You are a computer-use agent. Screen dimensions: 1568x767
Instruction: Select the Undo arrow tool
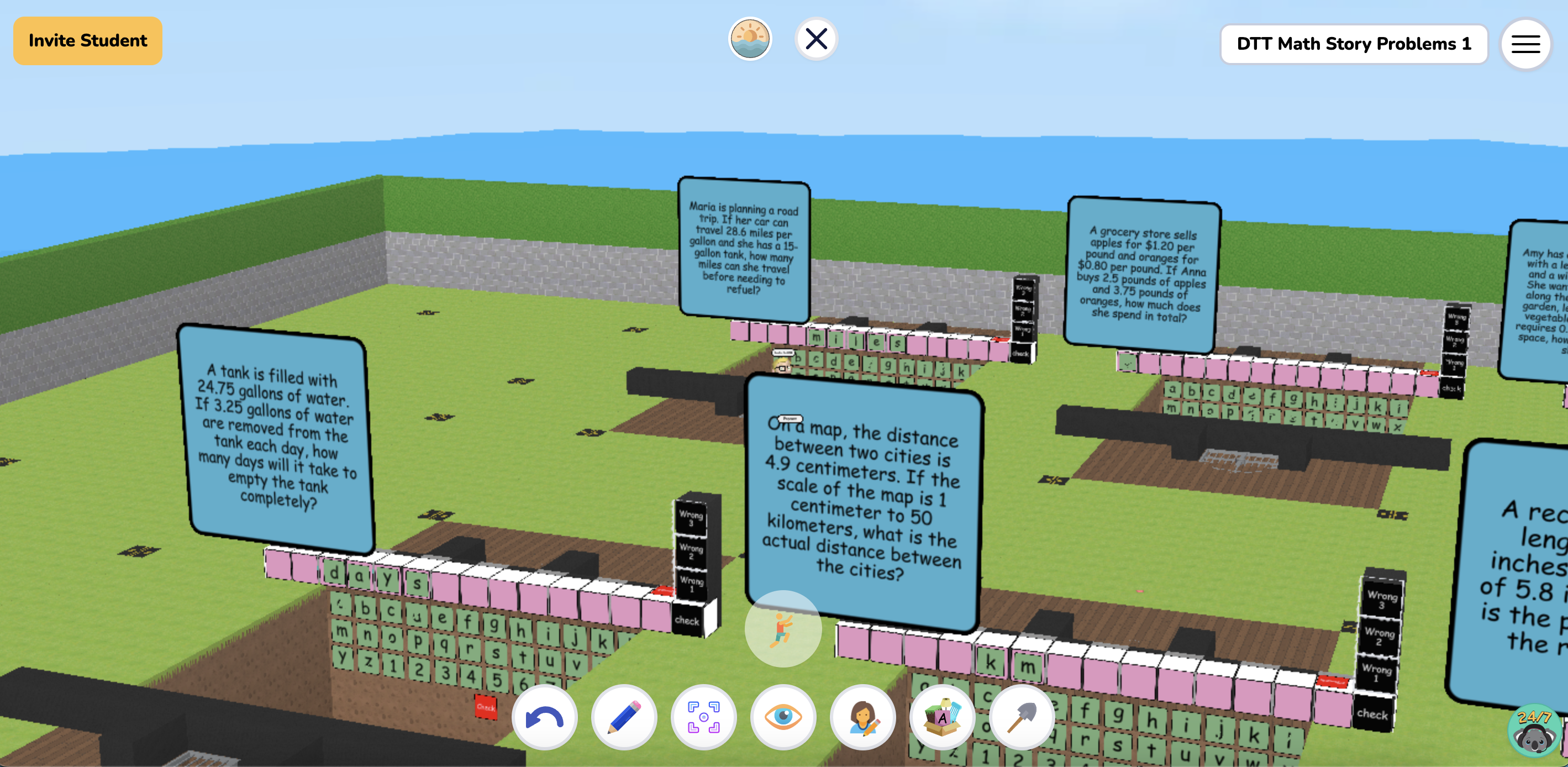pos(545,718)
